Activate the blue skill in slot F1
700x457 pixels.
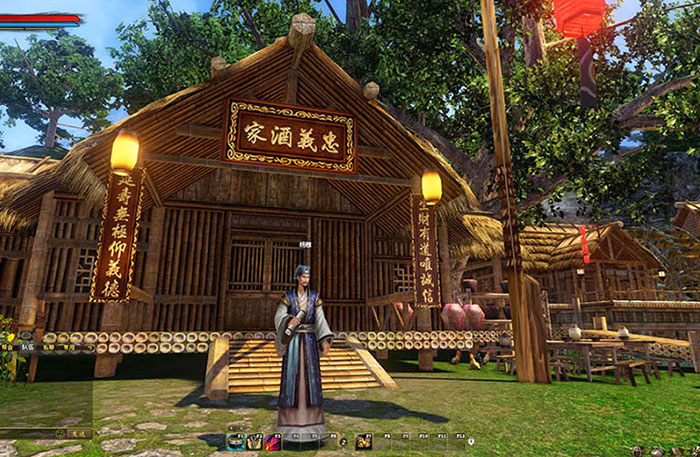(x=236, y=441)
